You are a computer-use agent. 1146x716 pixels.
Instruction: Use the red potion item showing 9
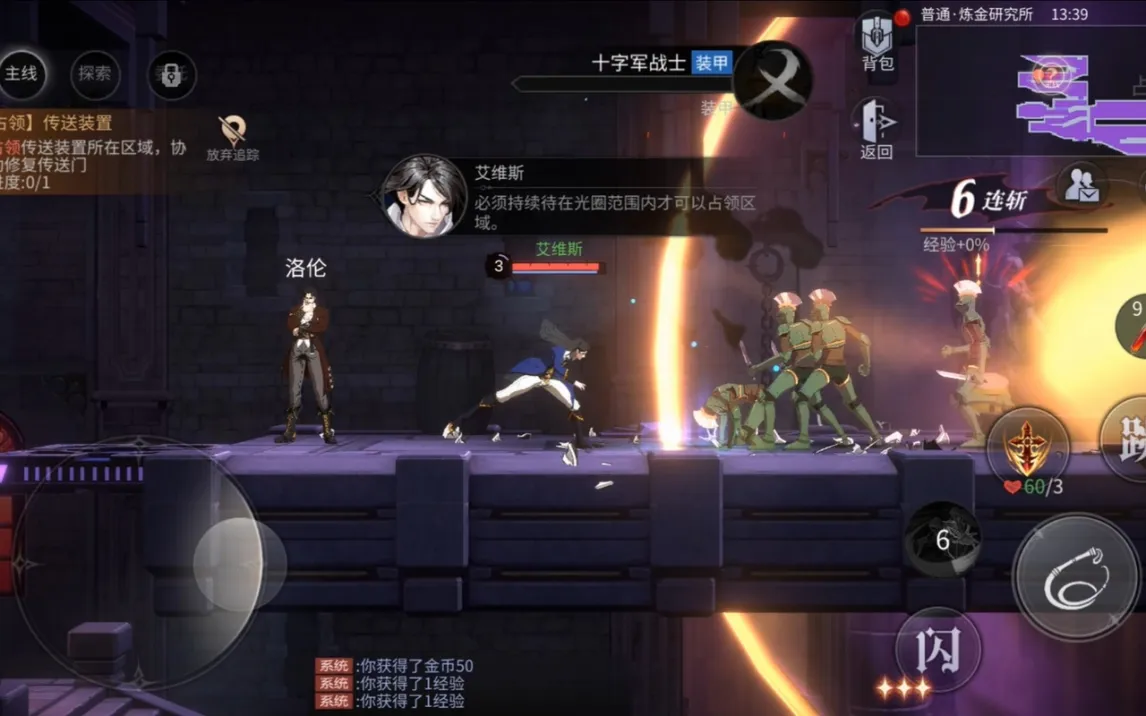pos(1134,327)
